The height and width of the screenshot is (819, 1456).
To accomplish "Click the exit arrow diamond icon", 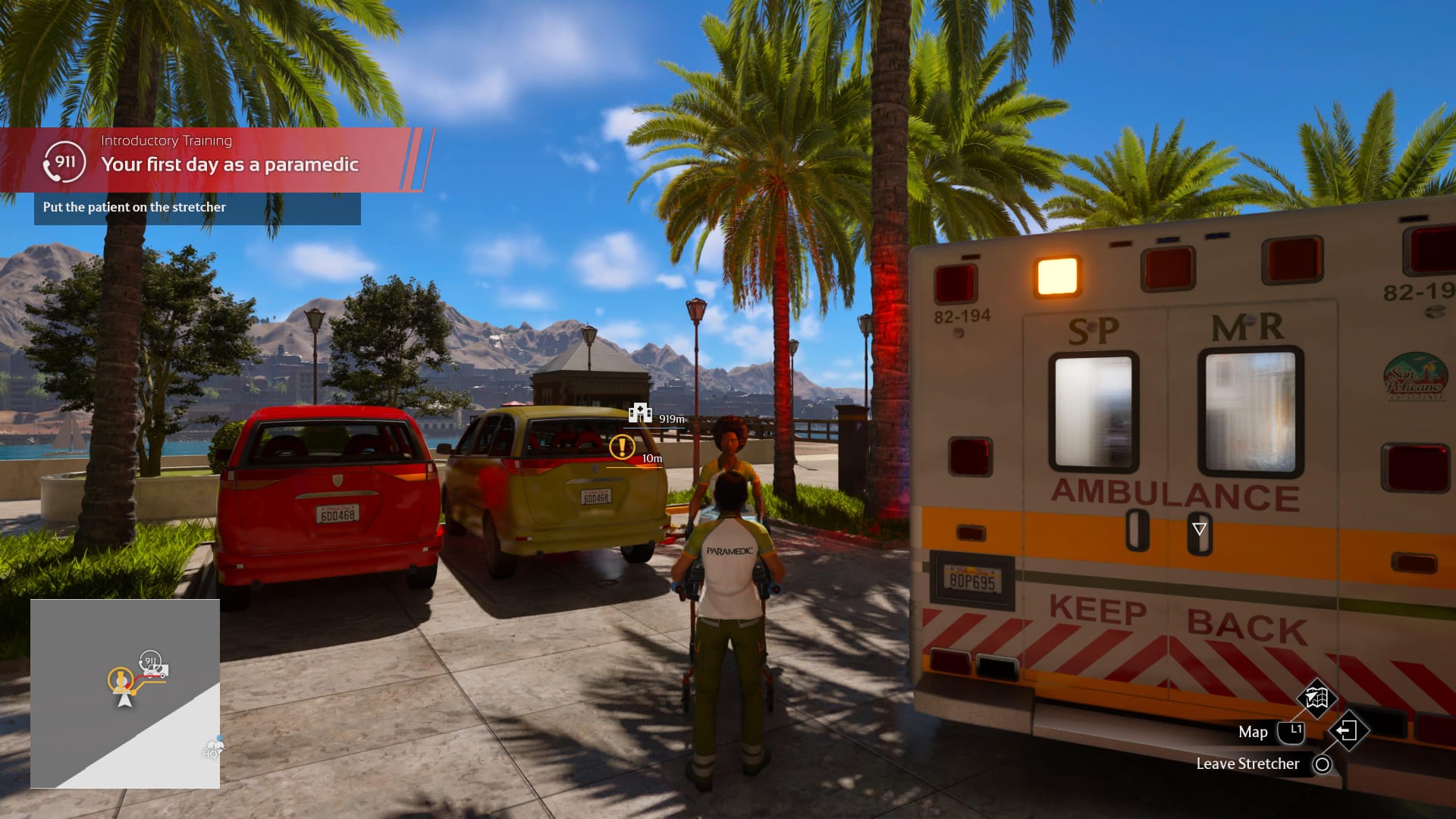I will click(1348, 731).
